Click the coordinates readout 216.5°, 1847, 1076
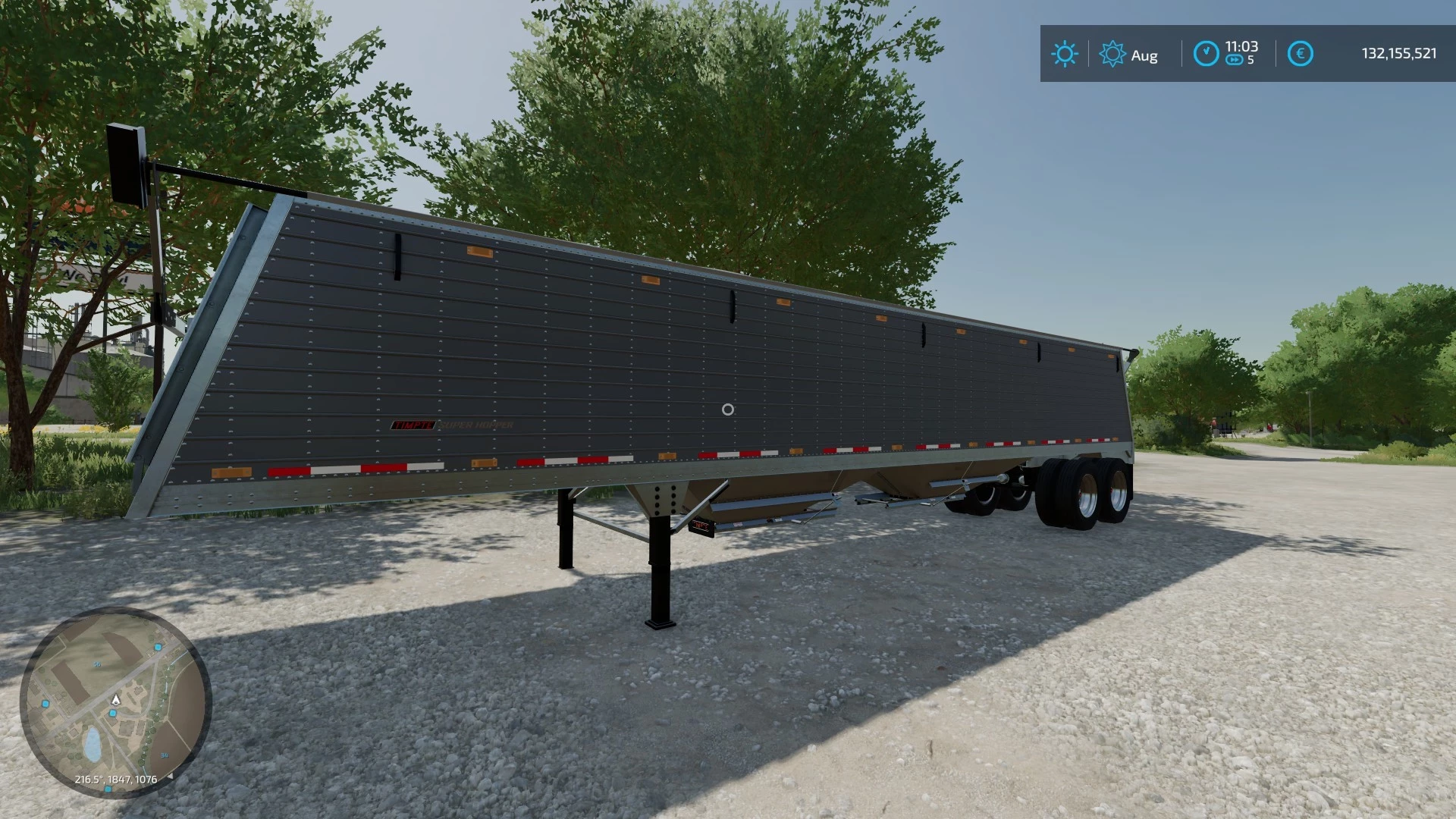 [116, 779]
